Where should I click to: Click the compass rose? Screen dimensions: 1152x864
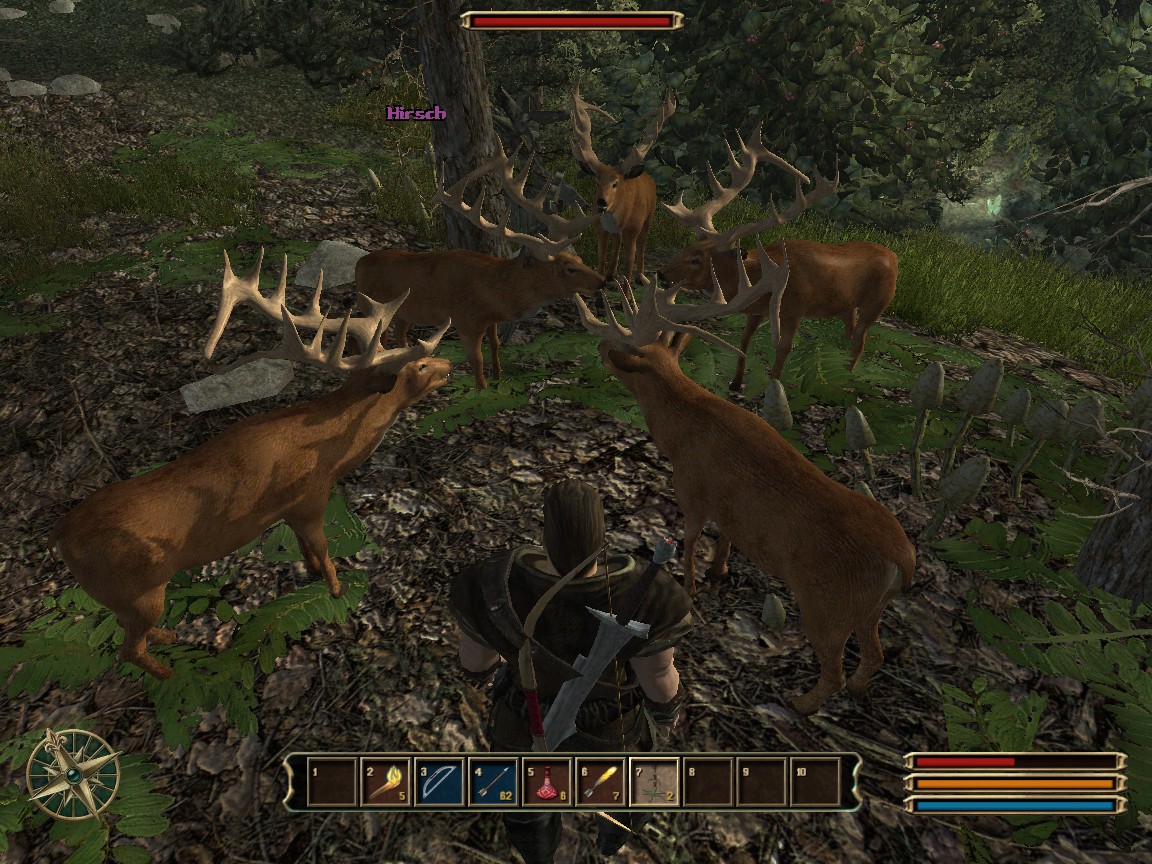pyautogui.click(x=73, y=775)
